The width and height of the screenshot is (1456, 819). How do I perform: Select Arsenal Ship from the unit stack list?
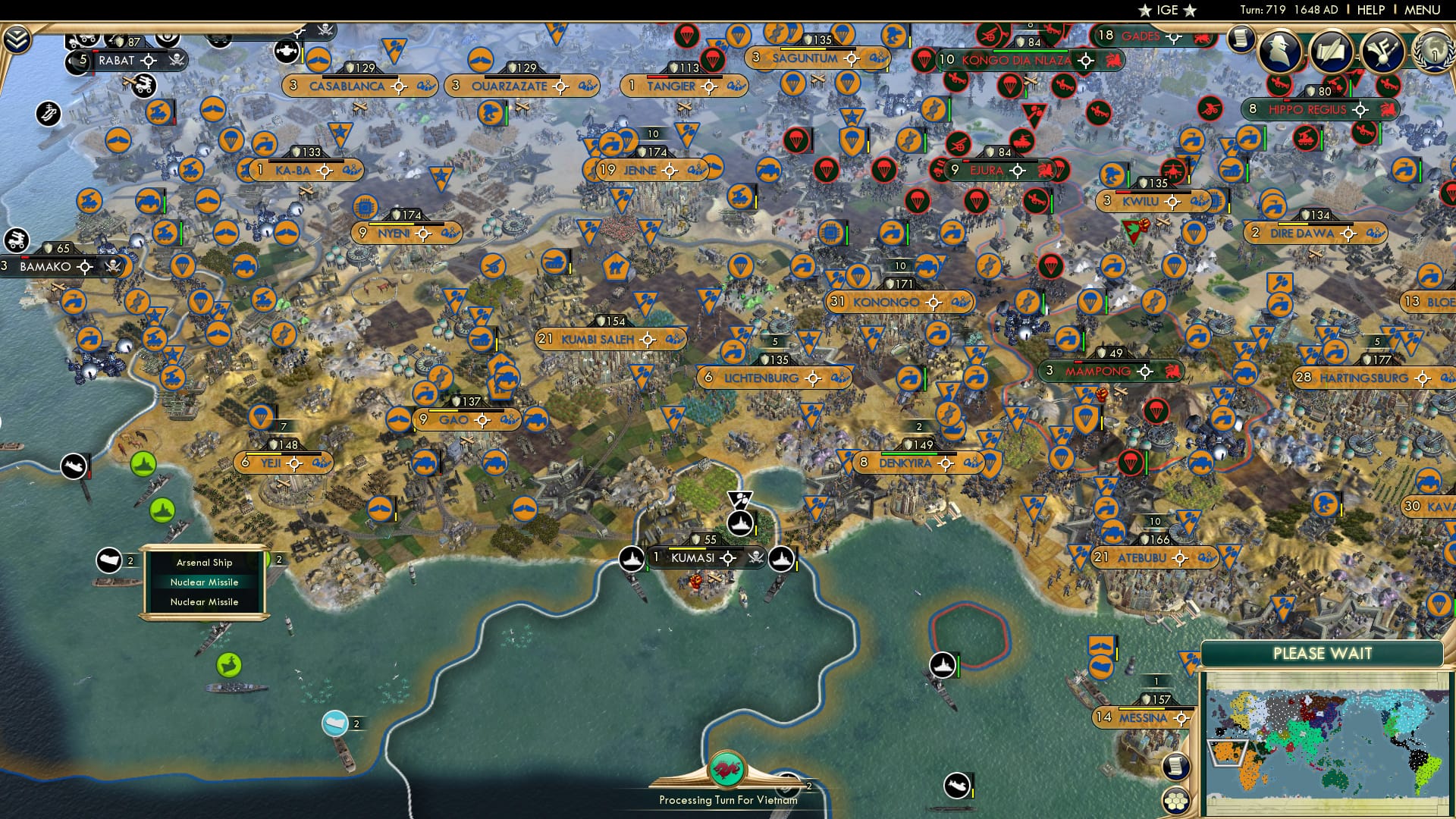(204, 563)
